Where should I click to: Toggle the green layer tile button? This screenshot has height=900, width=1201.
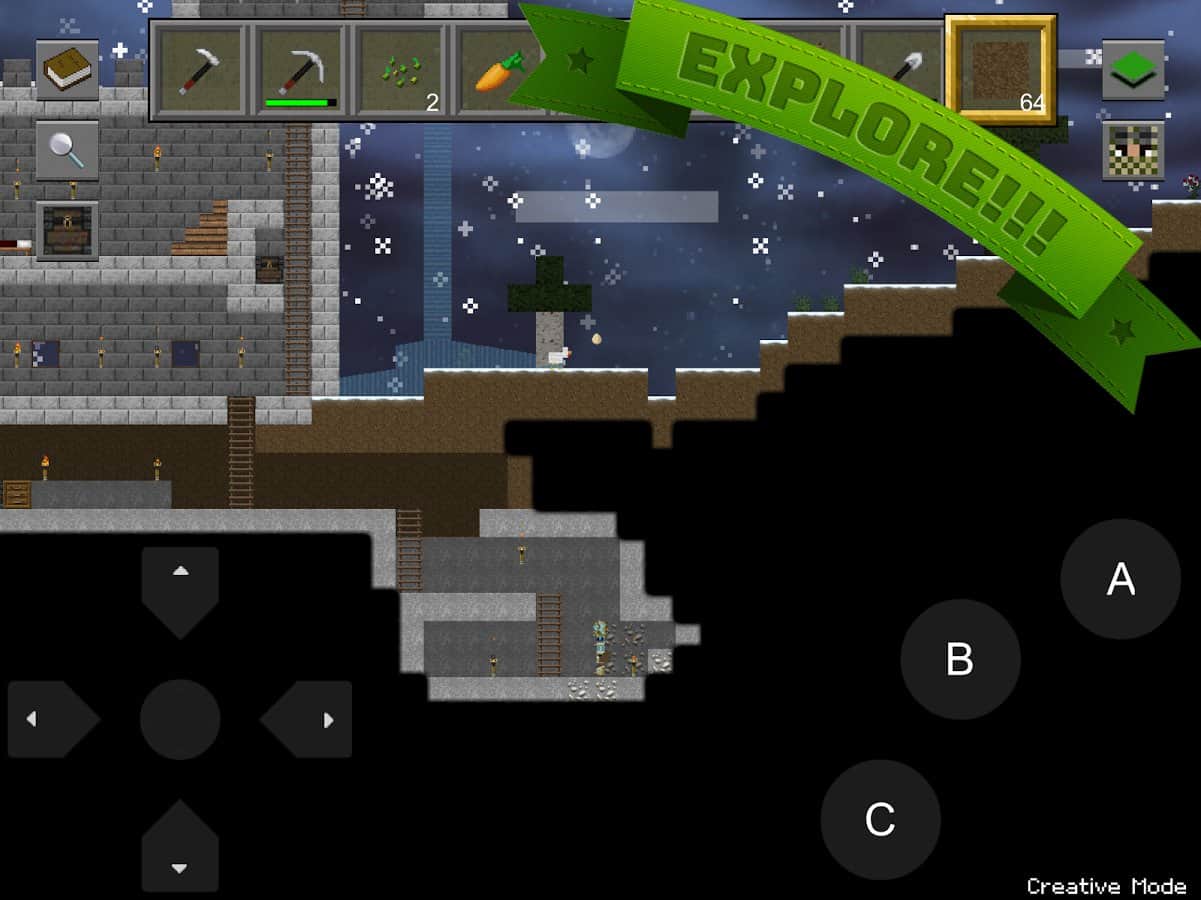[1133, 70]
